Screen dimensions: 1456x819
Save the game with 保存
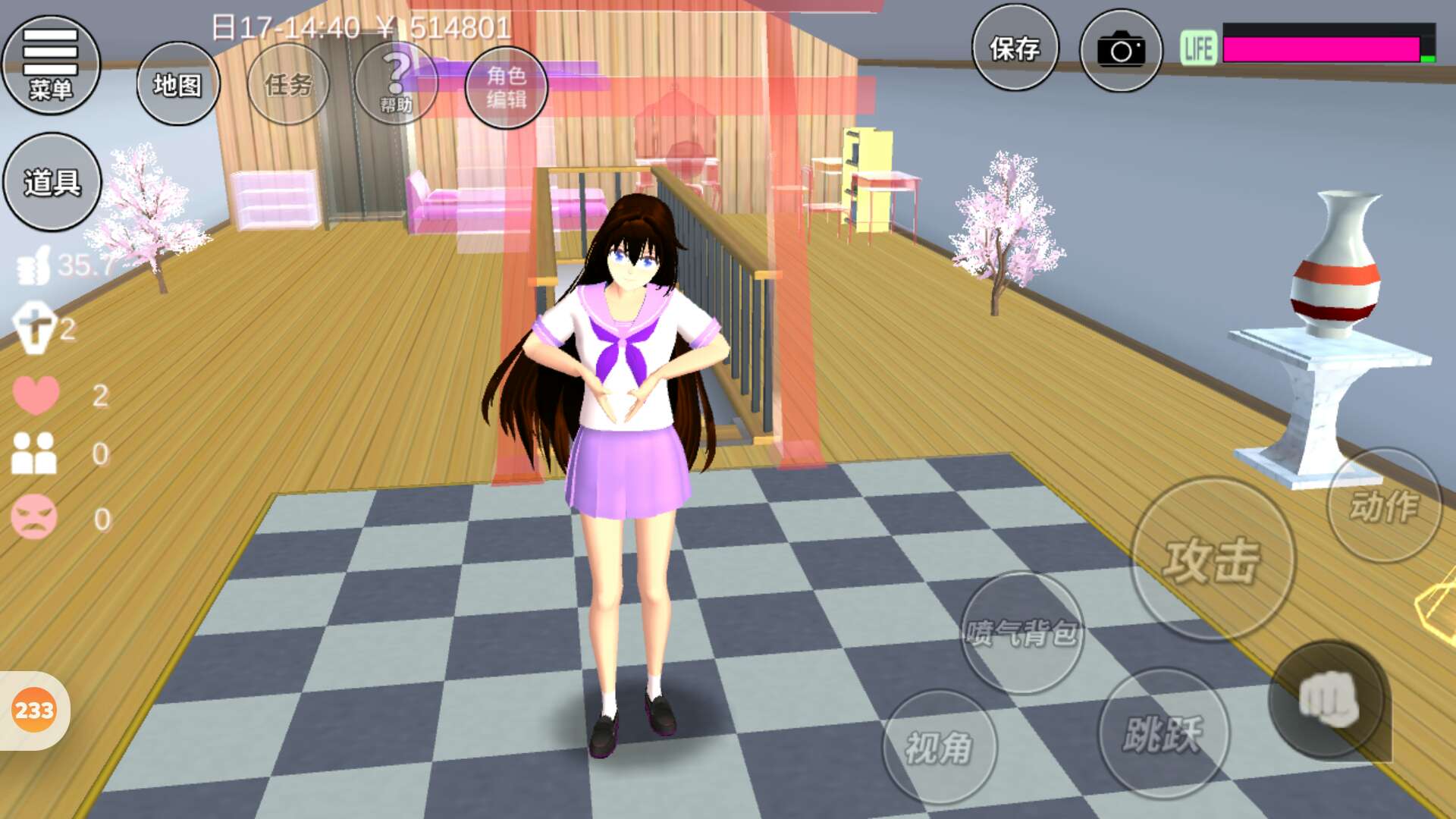(x=1015, y=49)
